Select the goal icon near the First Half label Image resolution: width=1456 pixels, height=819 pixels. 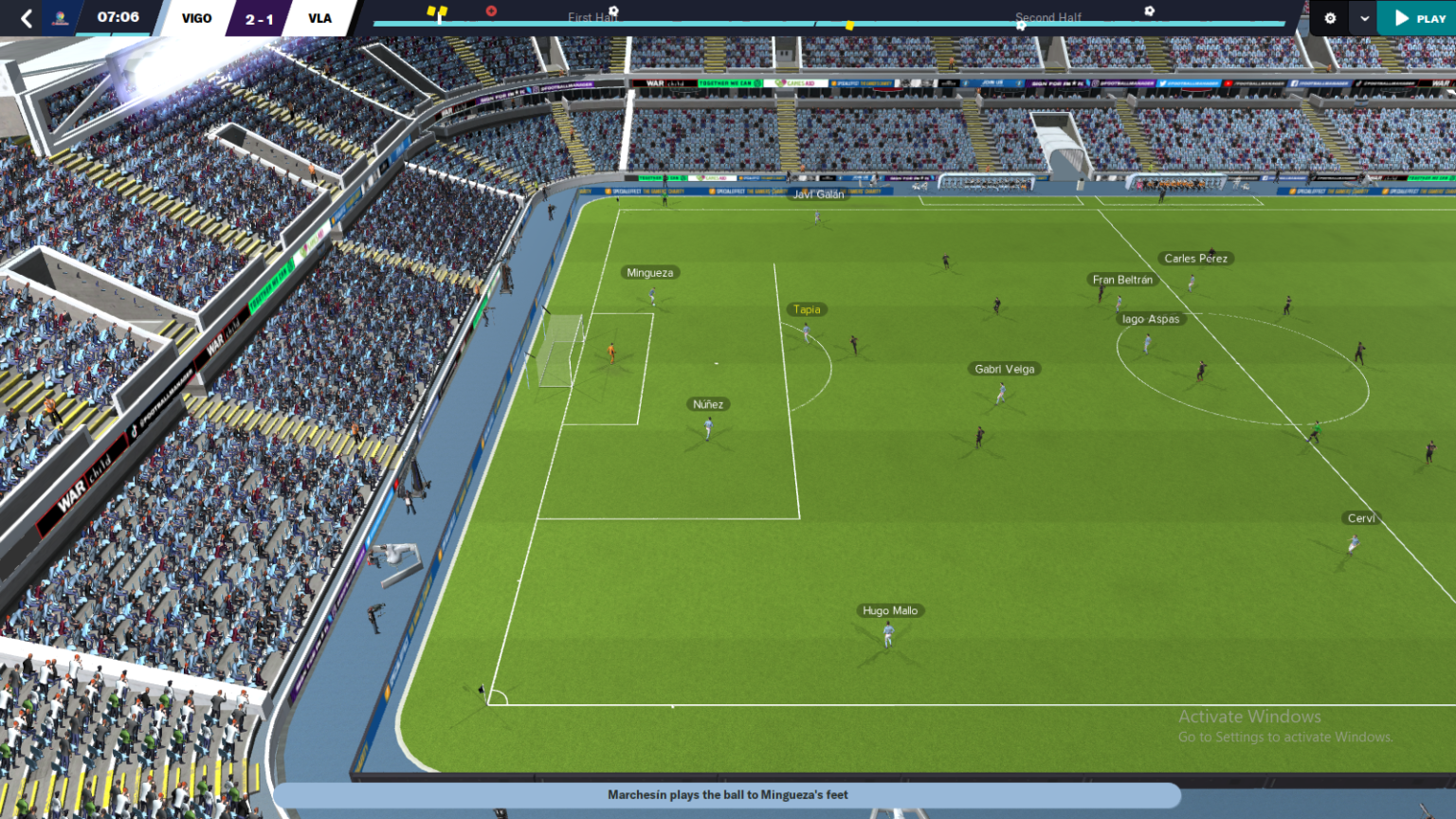613,9
